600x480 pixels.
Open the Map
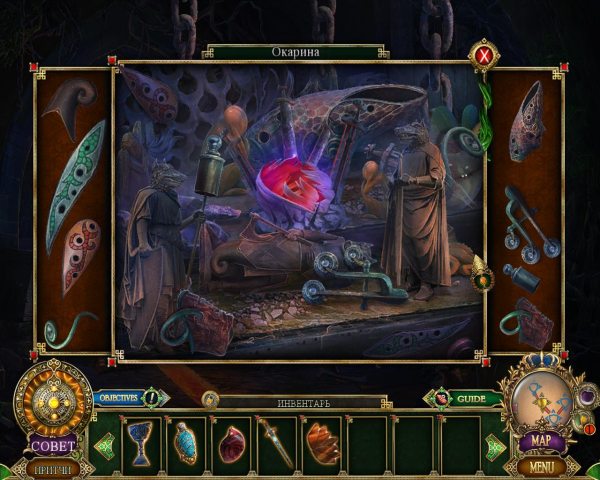541,440
